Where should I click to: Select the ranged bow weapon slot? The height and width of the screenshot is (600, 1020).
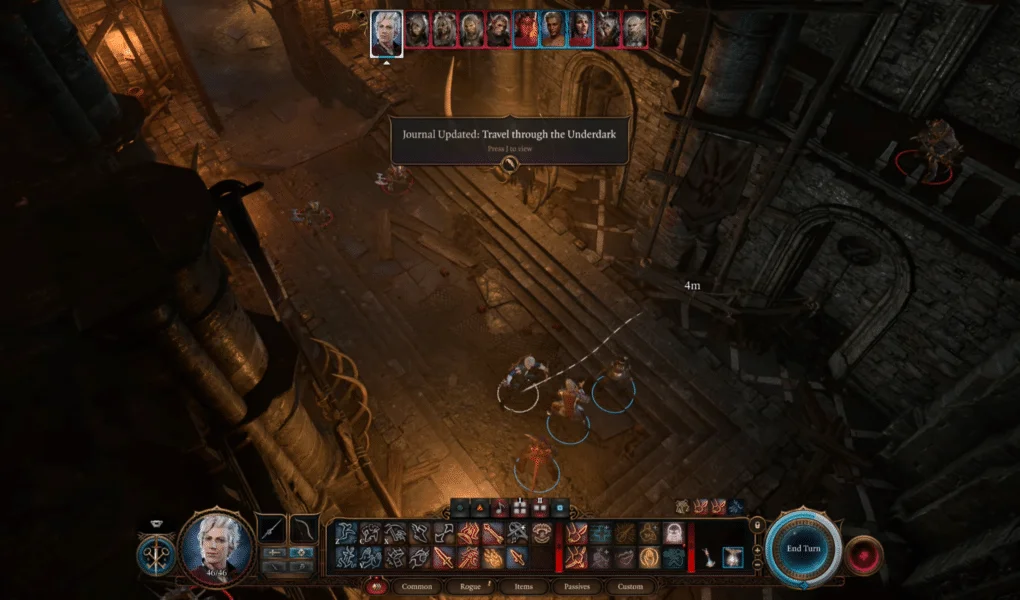click(x=304, y=528)
